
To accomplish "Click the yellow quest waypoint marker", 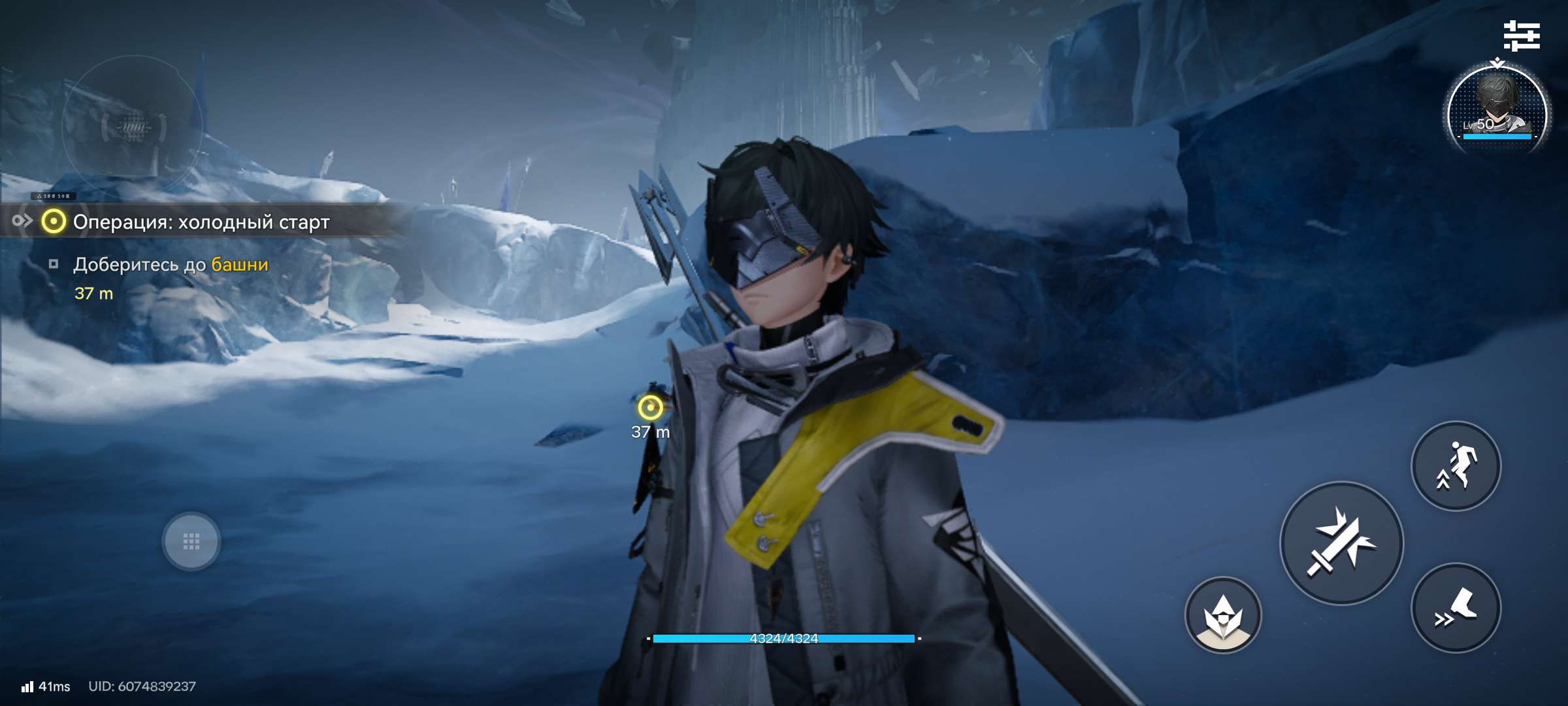I will click(x=650, y=408).
